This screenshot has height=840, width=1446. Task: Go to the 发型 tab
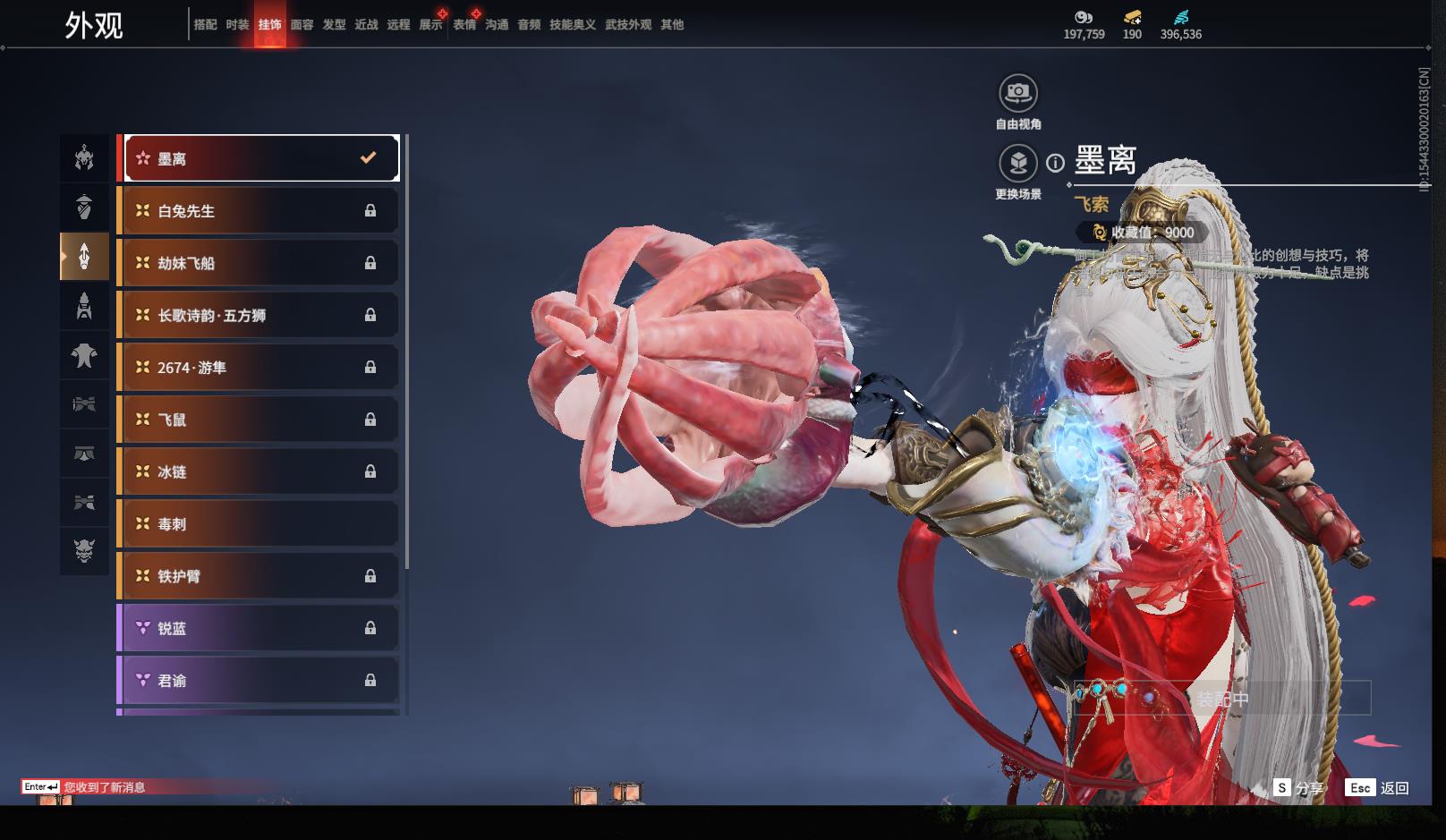pos(334,25)
